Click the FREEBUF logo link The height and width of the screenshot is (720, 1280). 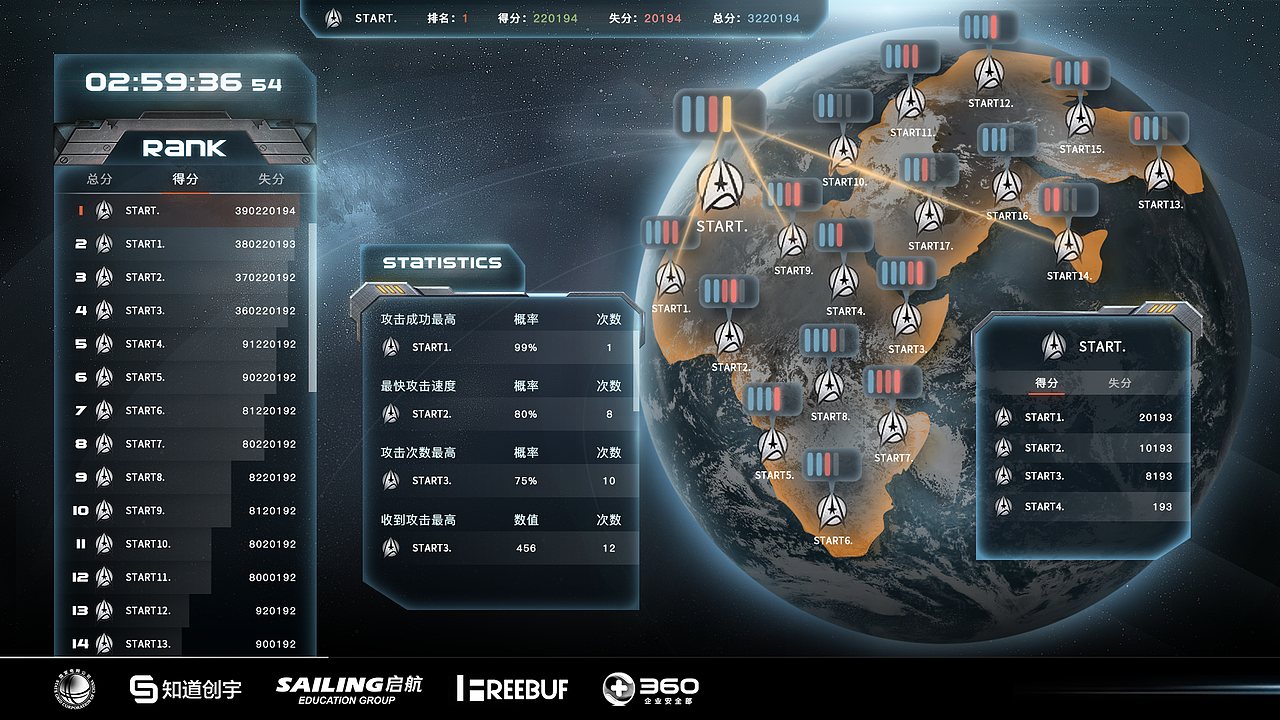512,689
